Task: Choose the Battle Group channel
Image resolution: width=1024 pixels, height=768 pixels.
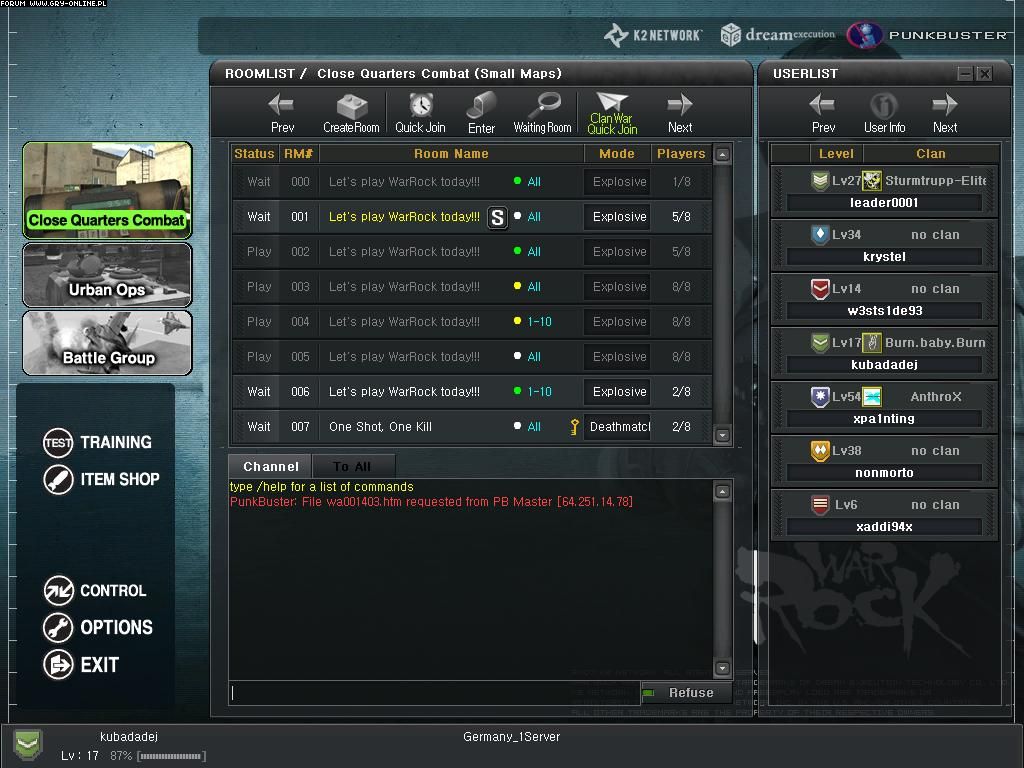Action: pos(107,343)
